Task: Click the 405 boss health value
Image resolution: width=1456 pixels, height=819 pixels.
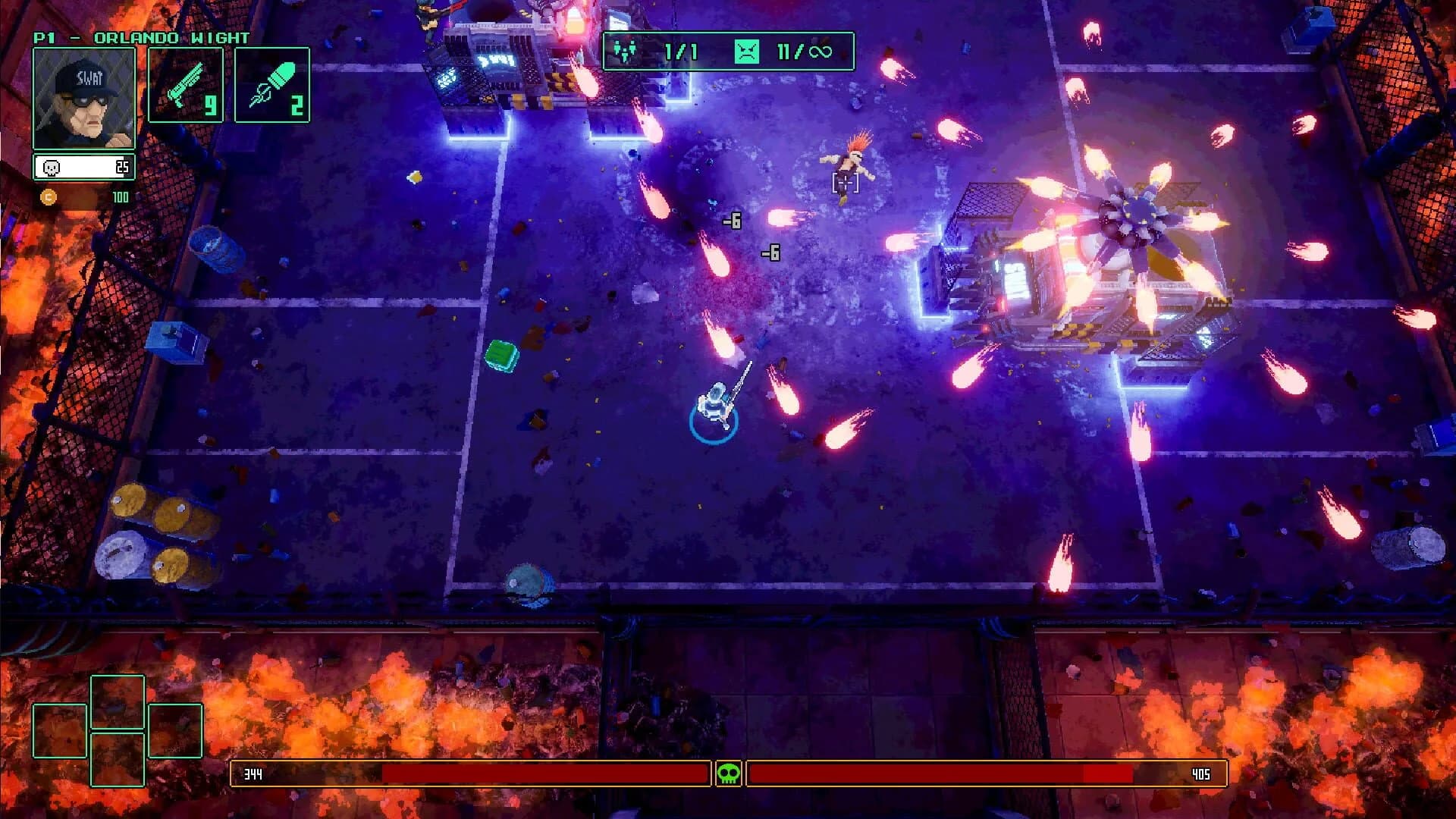Action: click(1203, 774)
